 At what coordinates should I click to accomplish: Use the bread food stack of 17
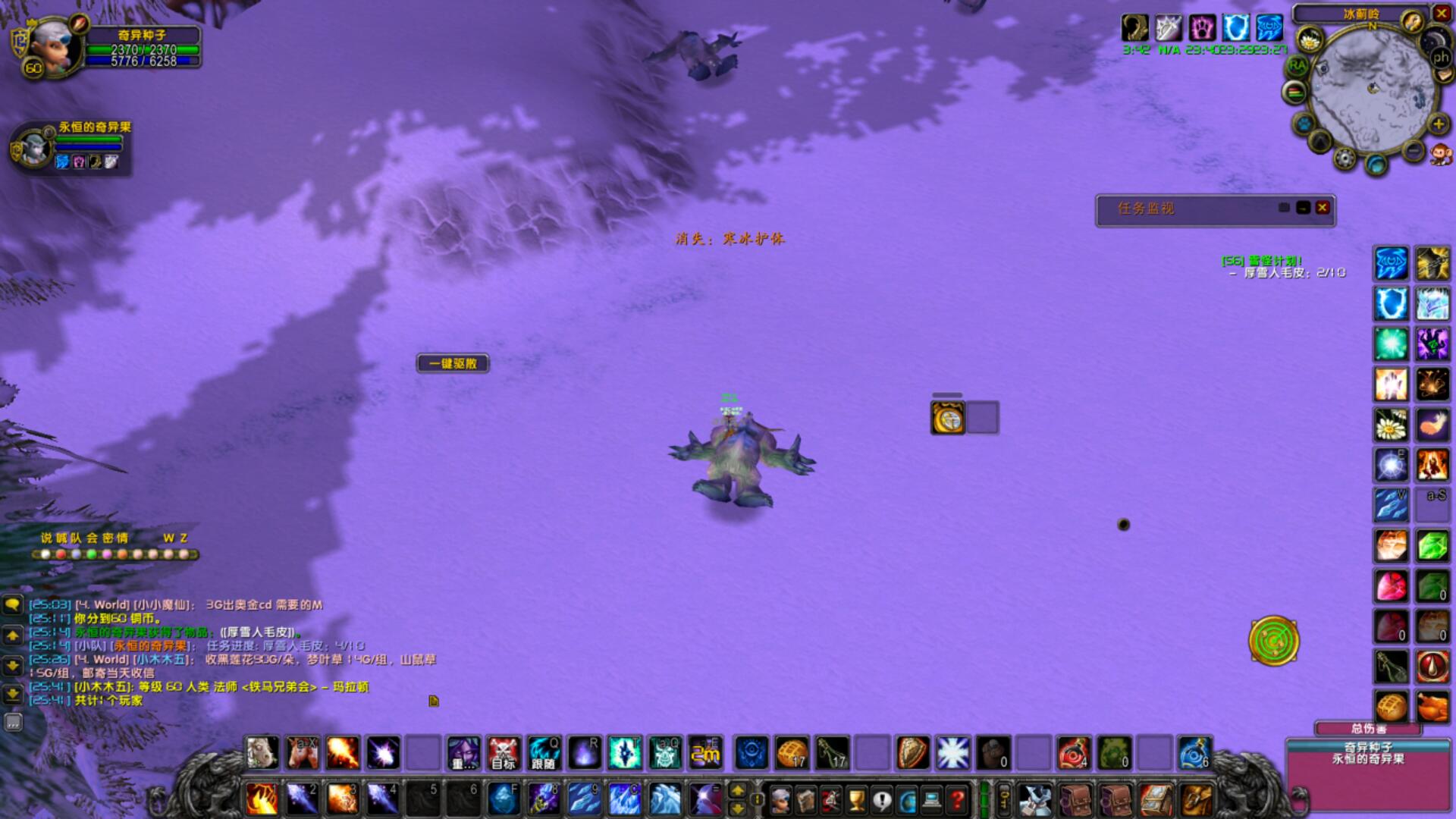point(792,753)
